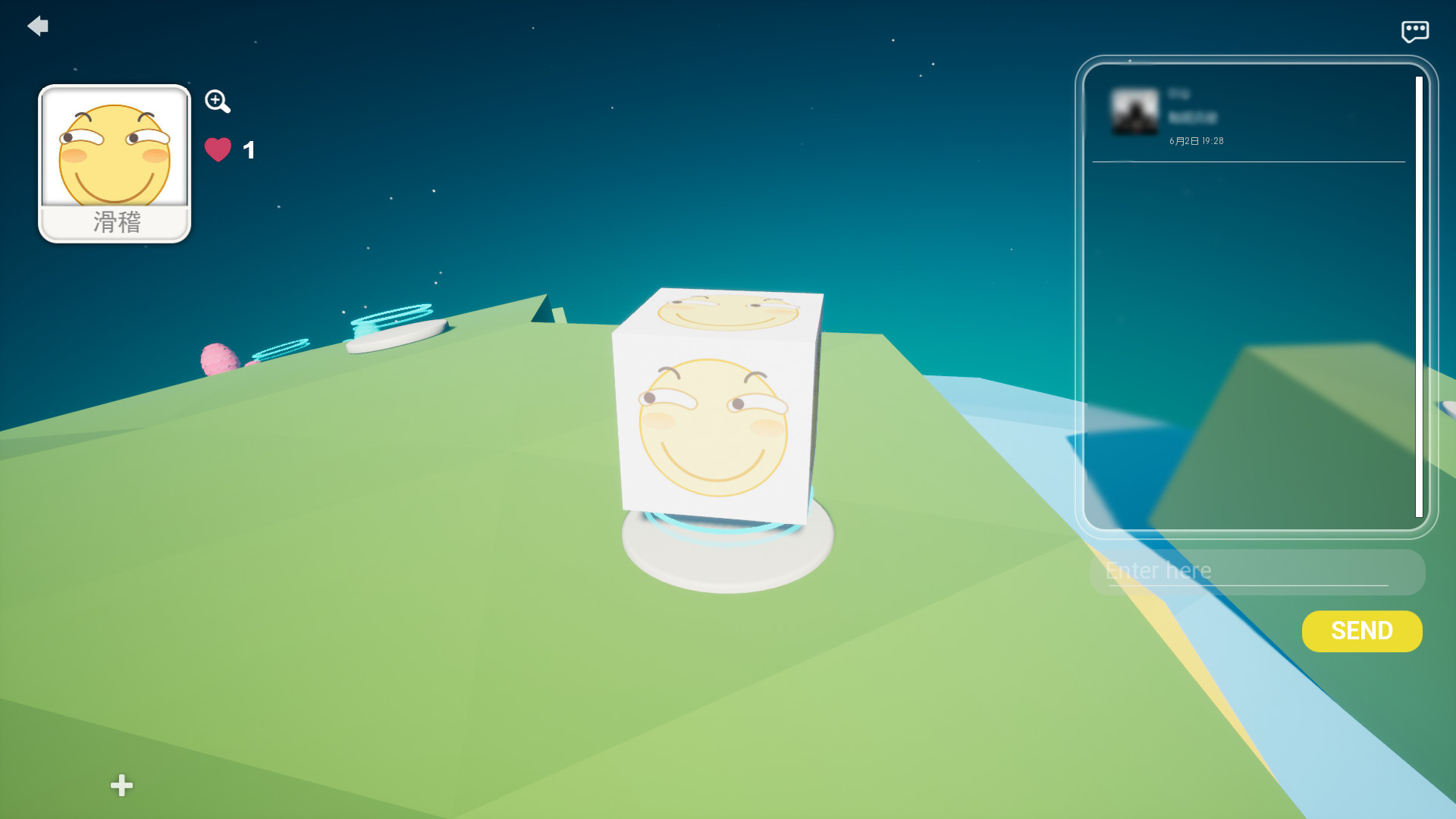Toggle visibility of the comment panel

[x=1415, y=30]
